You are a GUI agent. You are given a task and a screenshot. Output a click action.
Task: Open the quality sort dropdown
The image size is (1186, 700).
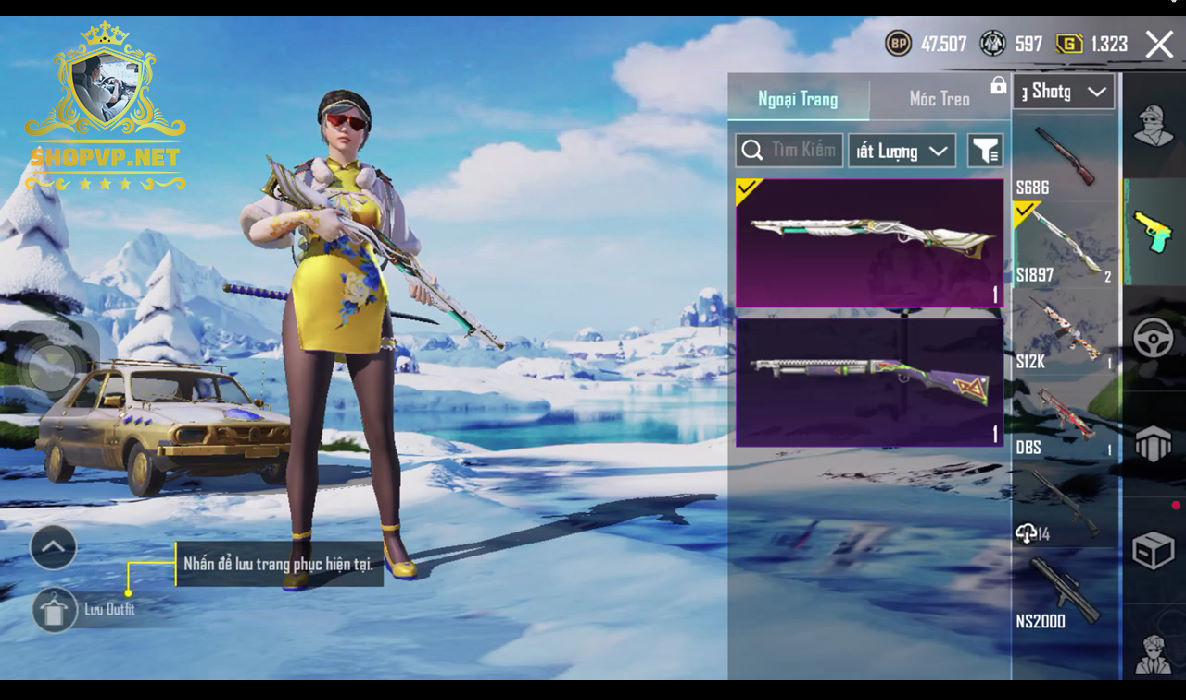(902, 151)
